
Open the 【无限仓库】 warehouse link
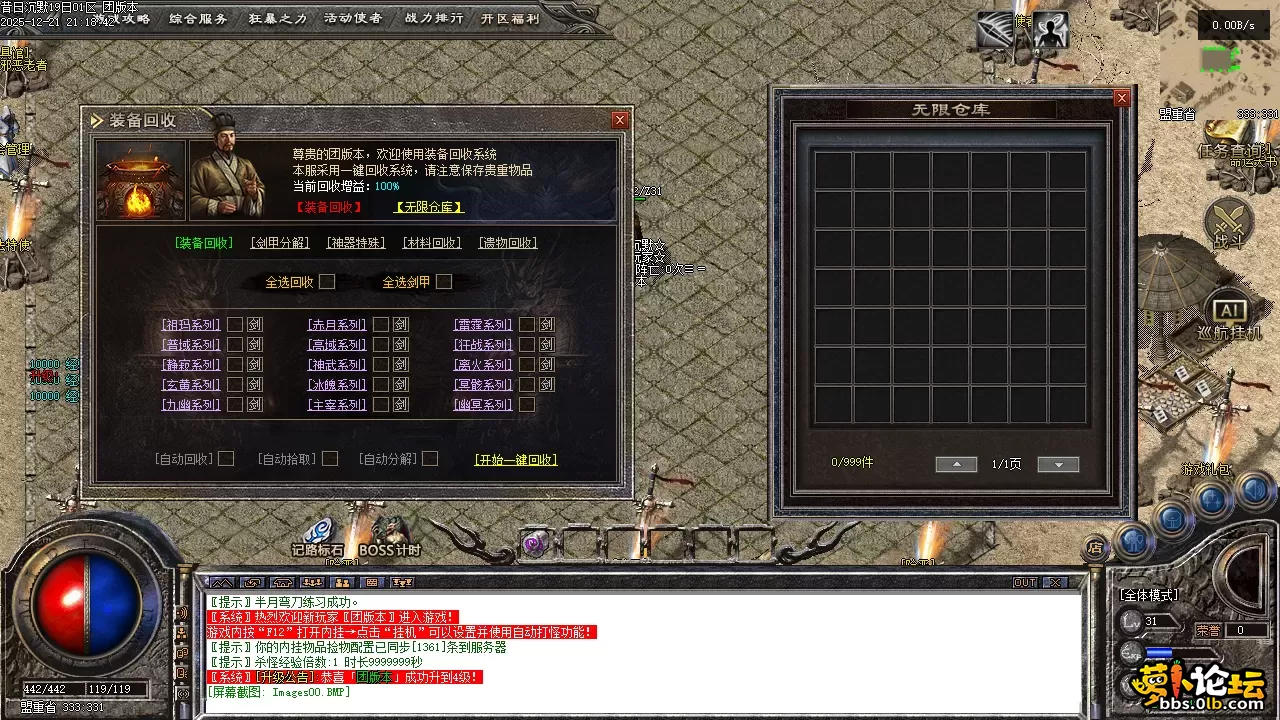428,207
